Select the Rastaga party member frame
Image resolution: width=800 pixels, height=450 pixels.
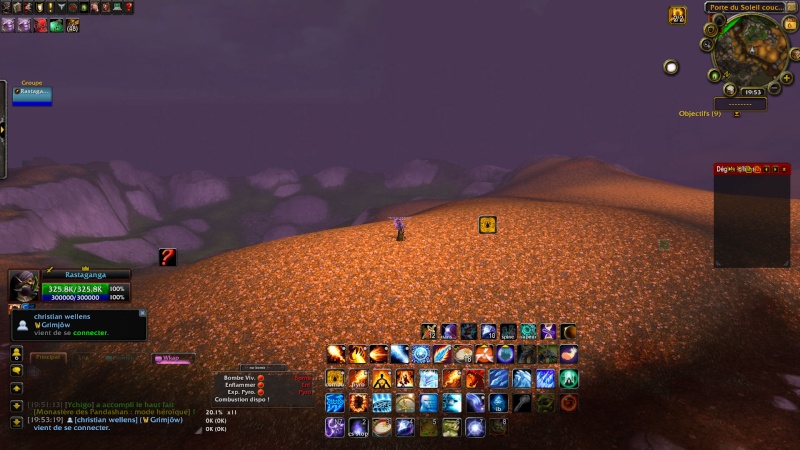click(x=32, y=95)
